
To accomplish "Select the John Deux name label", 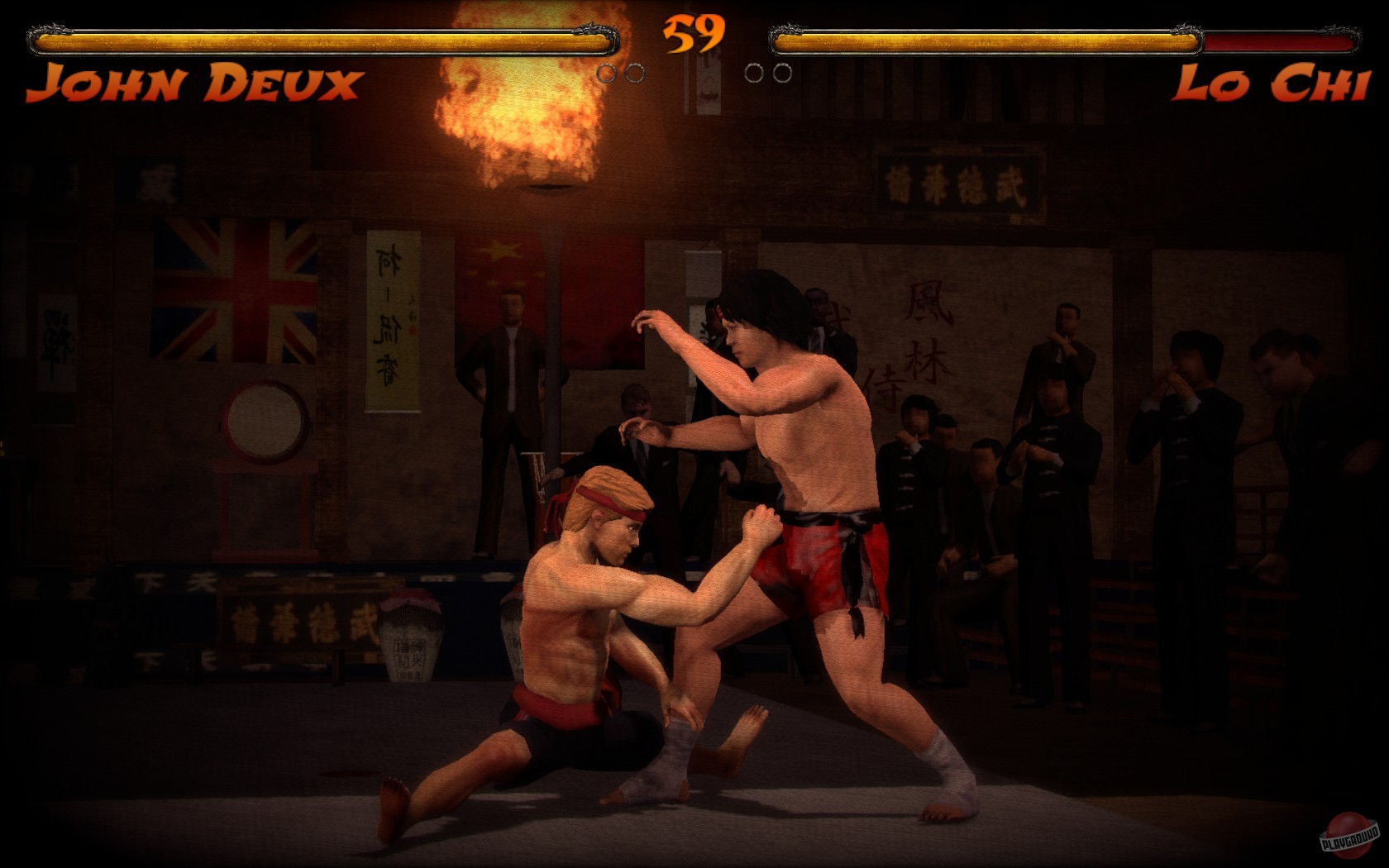I will [x=194, y=83].
